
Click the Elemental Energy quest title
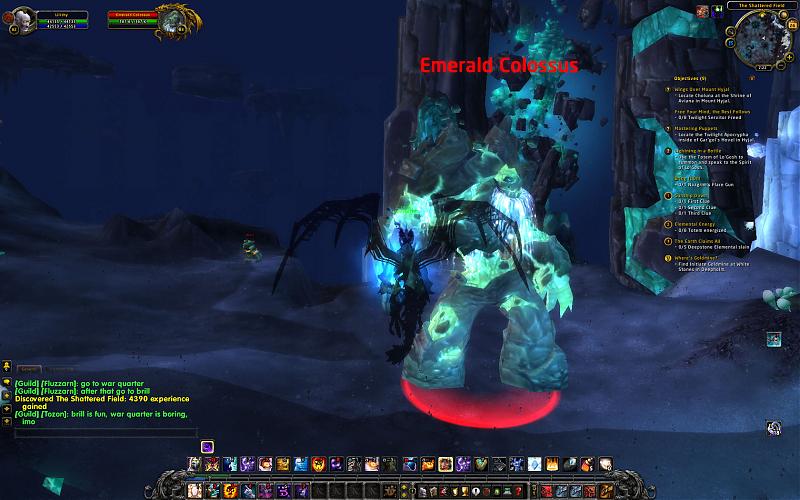[x=697, y=224]
